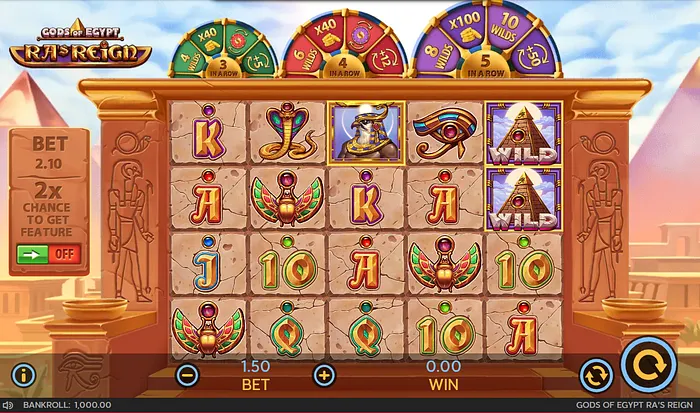Increase the bet with the plus button

[x=324, y=376]
